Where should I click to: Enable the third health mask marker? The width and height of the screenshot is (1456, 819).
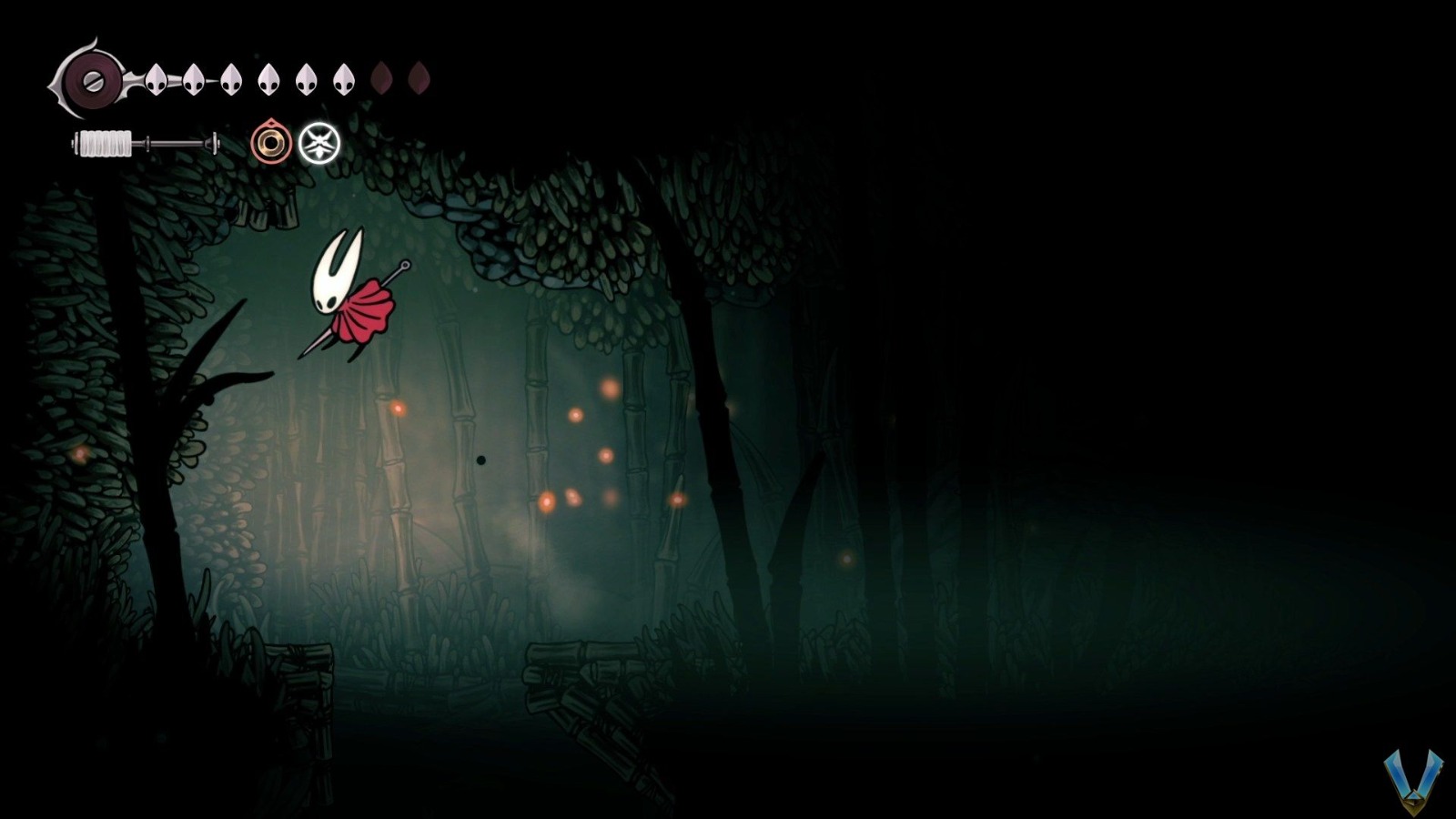230,77
